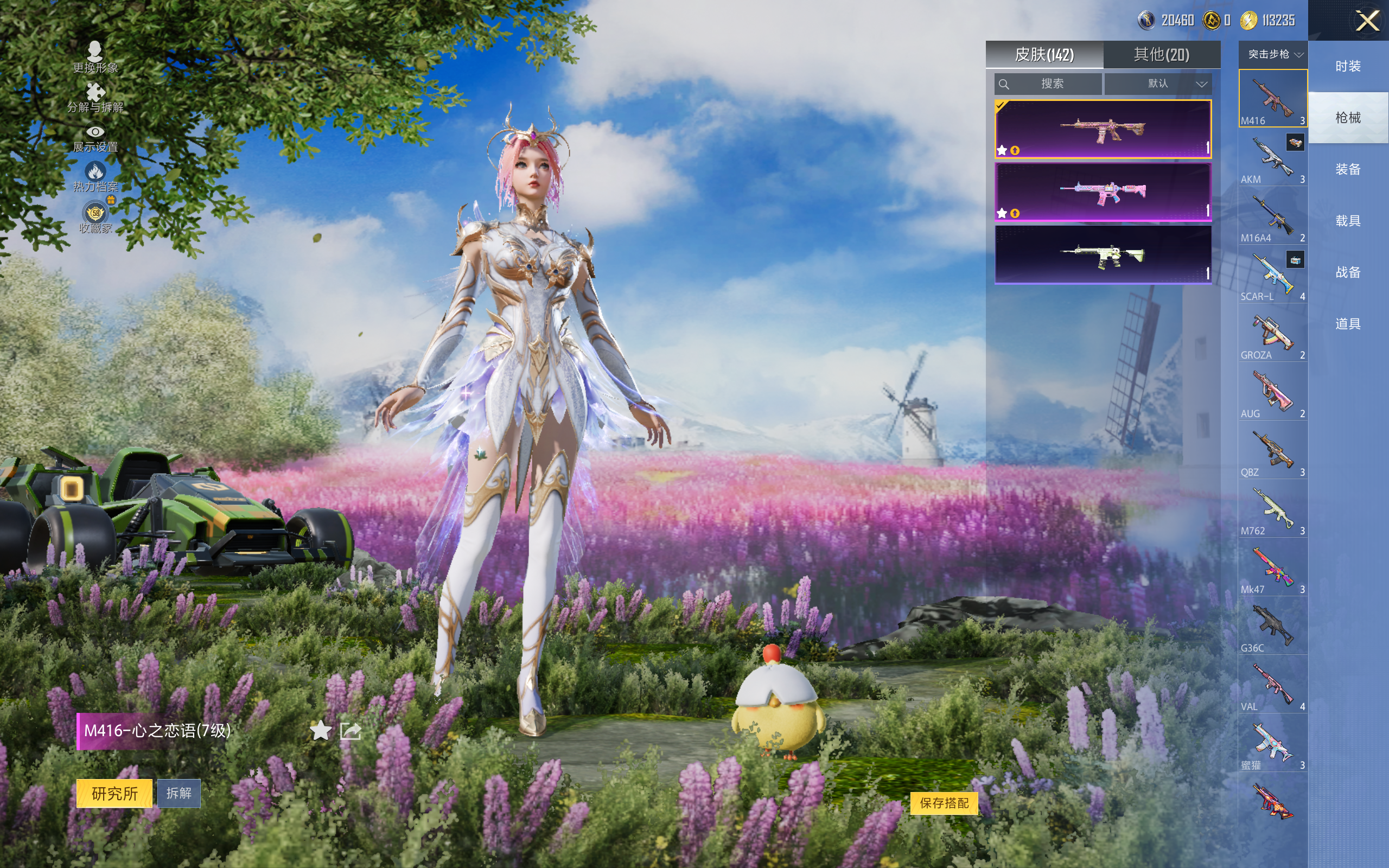Choose Mk47 in the weapon list
1389x868 pixels.
(1272, 568)
